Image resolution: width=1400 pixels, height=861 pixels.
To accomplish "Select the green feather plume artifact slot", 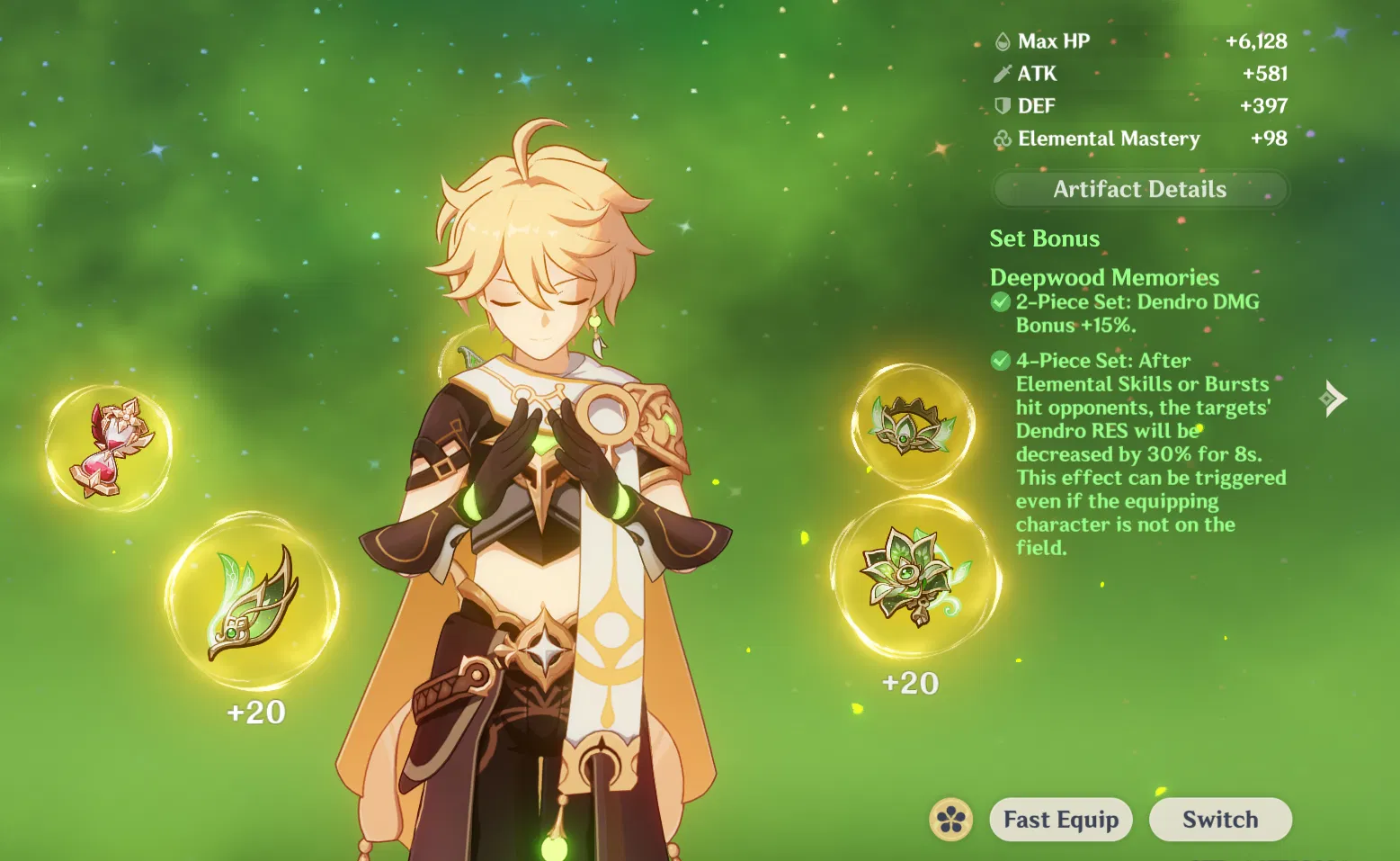I will coord(252,600).
